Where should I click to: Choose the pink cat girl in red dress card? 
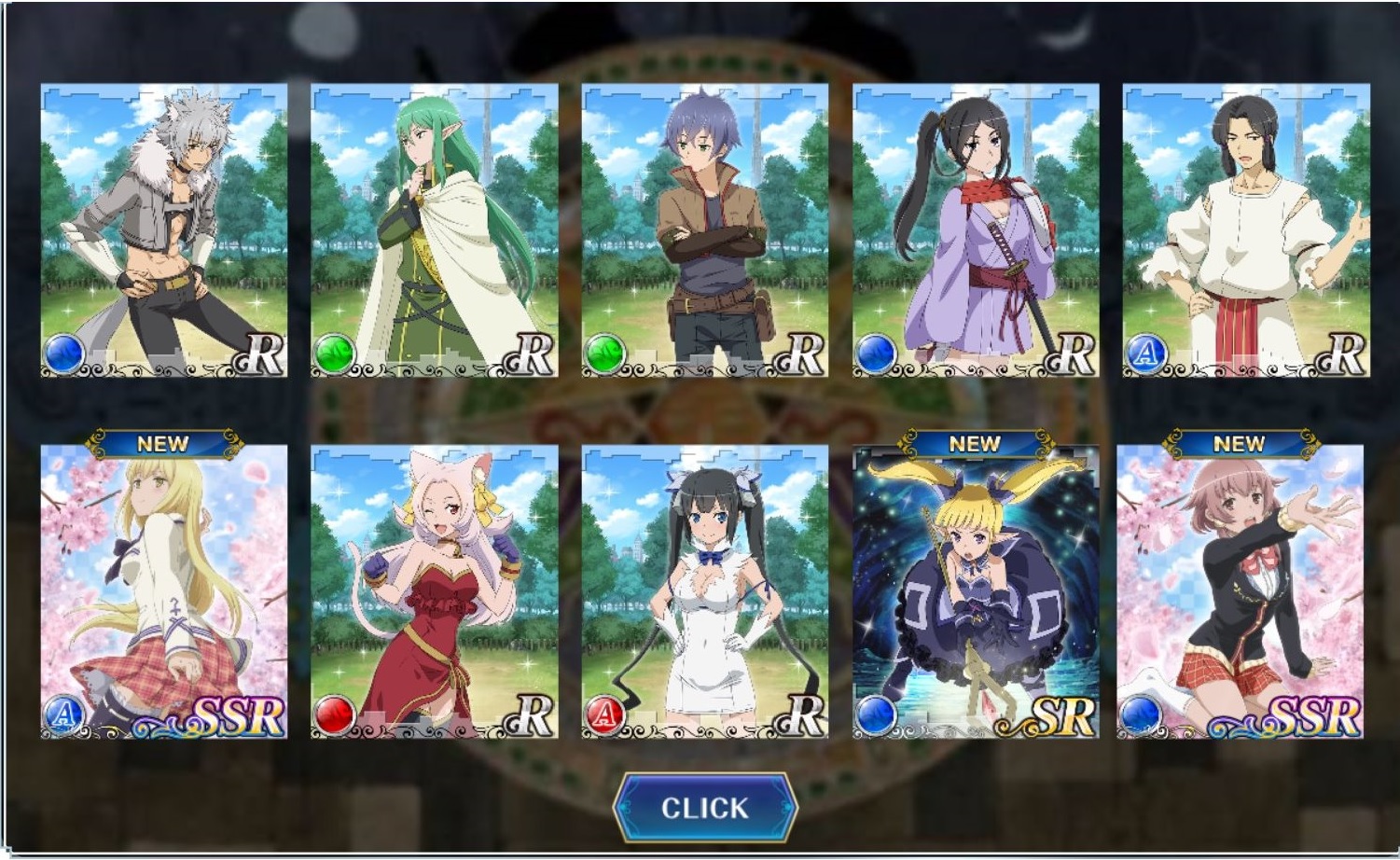[435, 591]
